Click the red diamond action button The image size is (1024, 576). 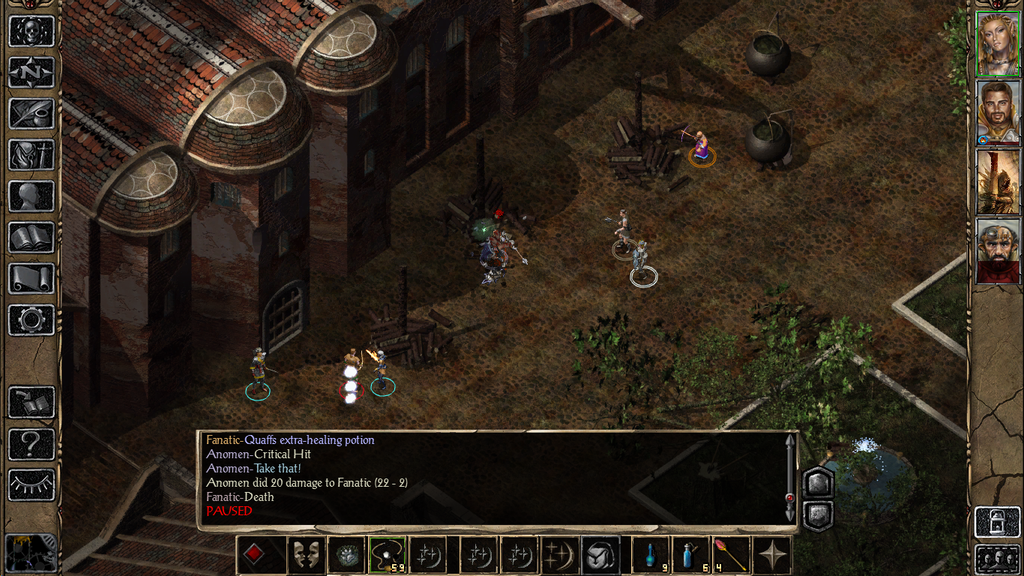(255, 556)
